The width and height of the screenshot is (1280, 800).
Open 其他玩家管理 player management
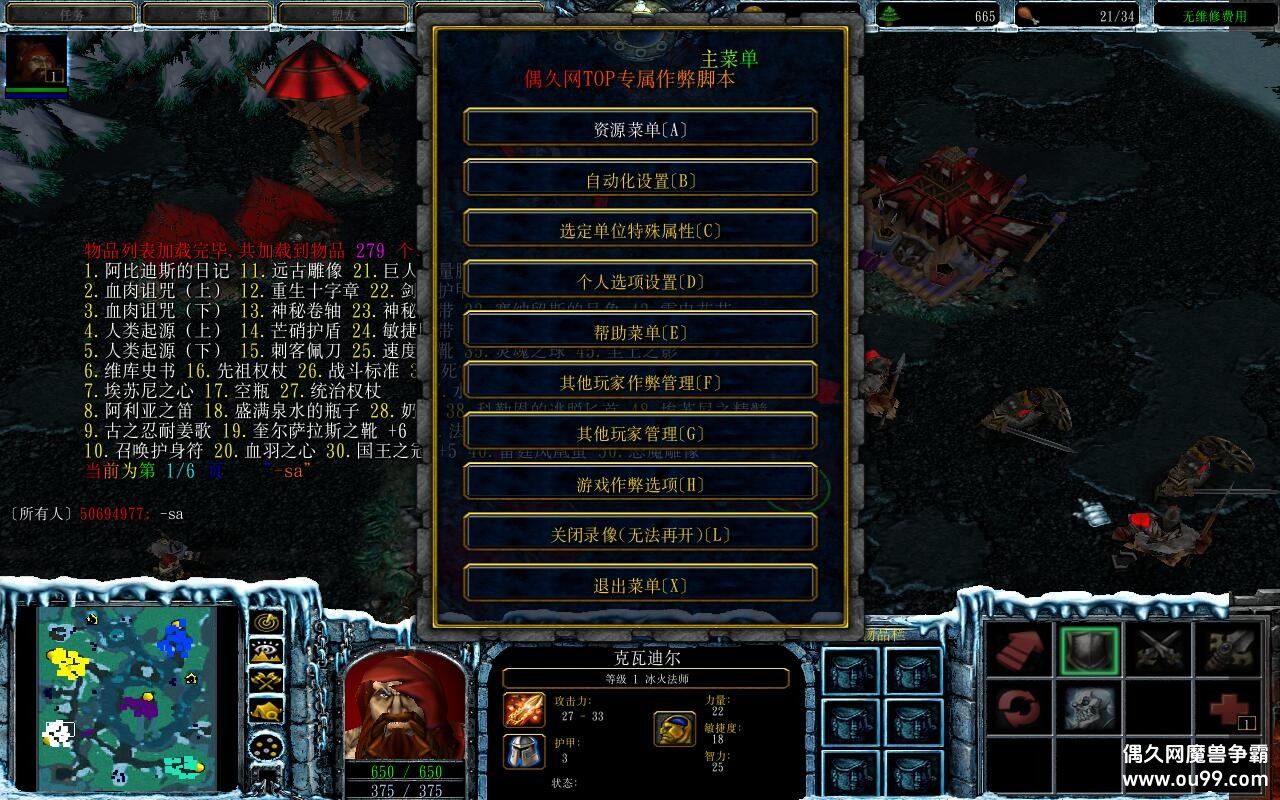pyautogui.click(x=640, y=434)
